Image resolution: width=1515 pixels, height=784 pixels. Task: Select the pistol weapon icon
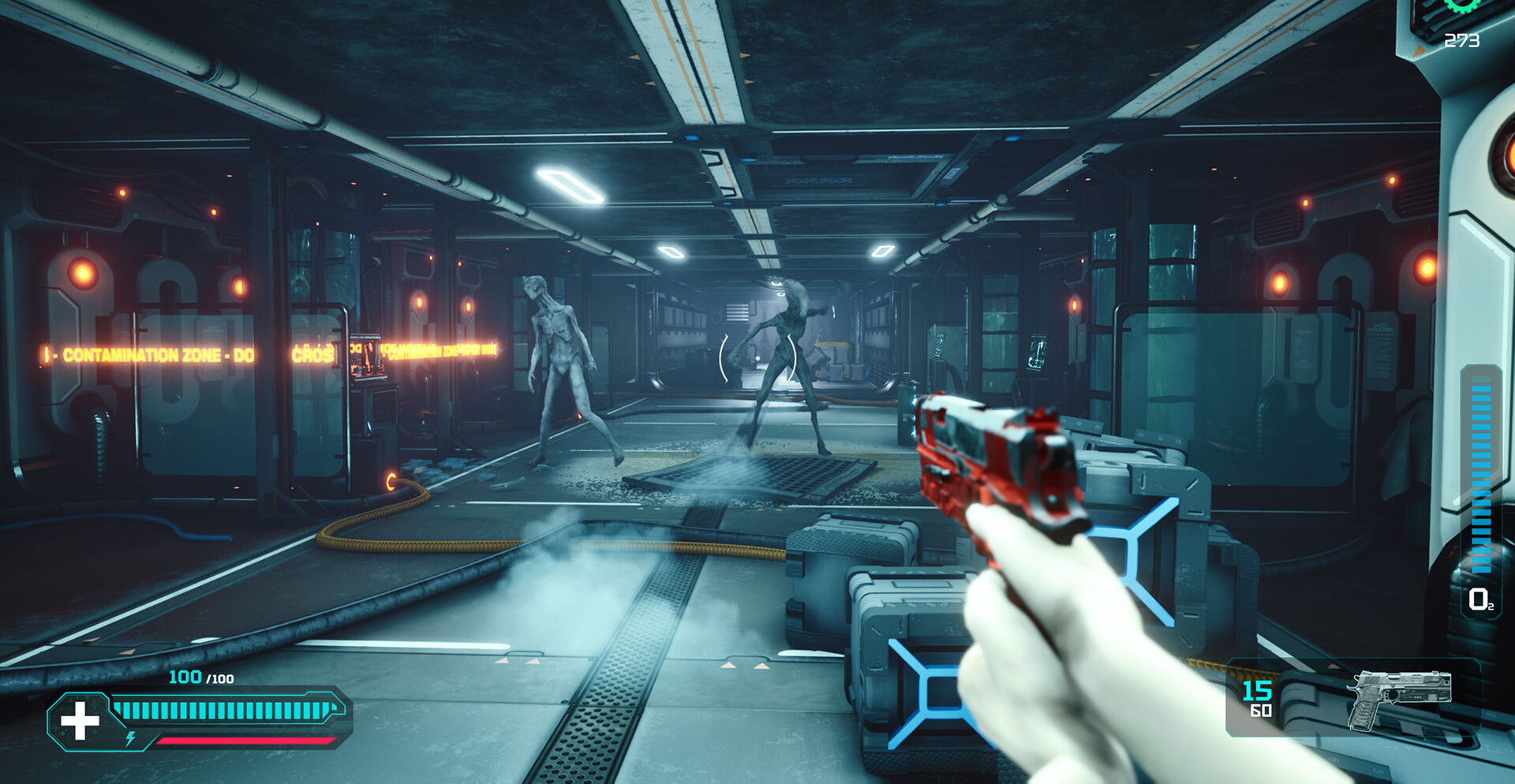(1397, 697)
